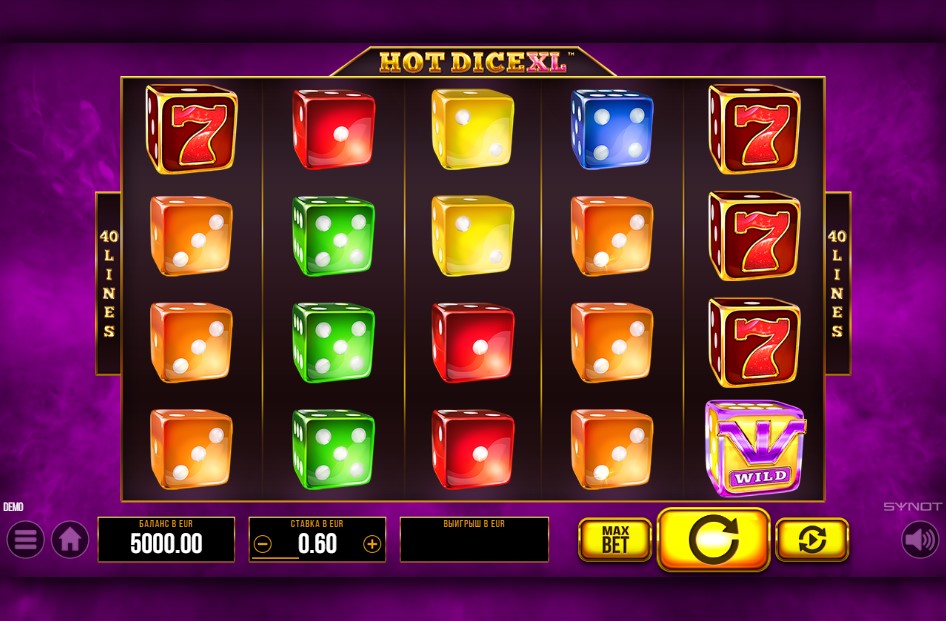The image size is (946, 621).
Task: Go to the home screen
Action: pos(70,540)
